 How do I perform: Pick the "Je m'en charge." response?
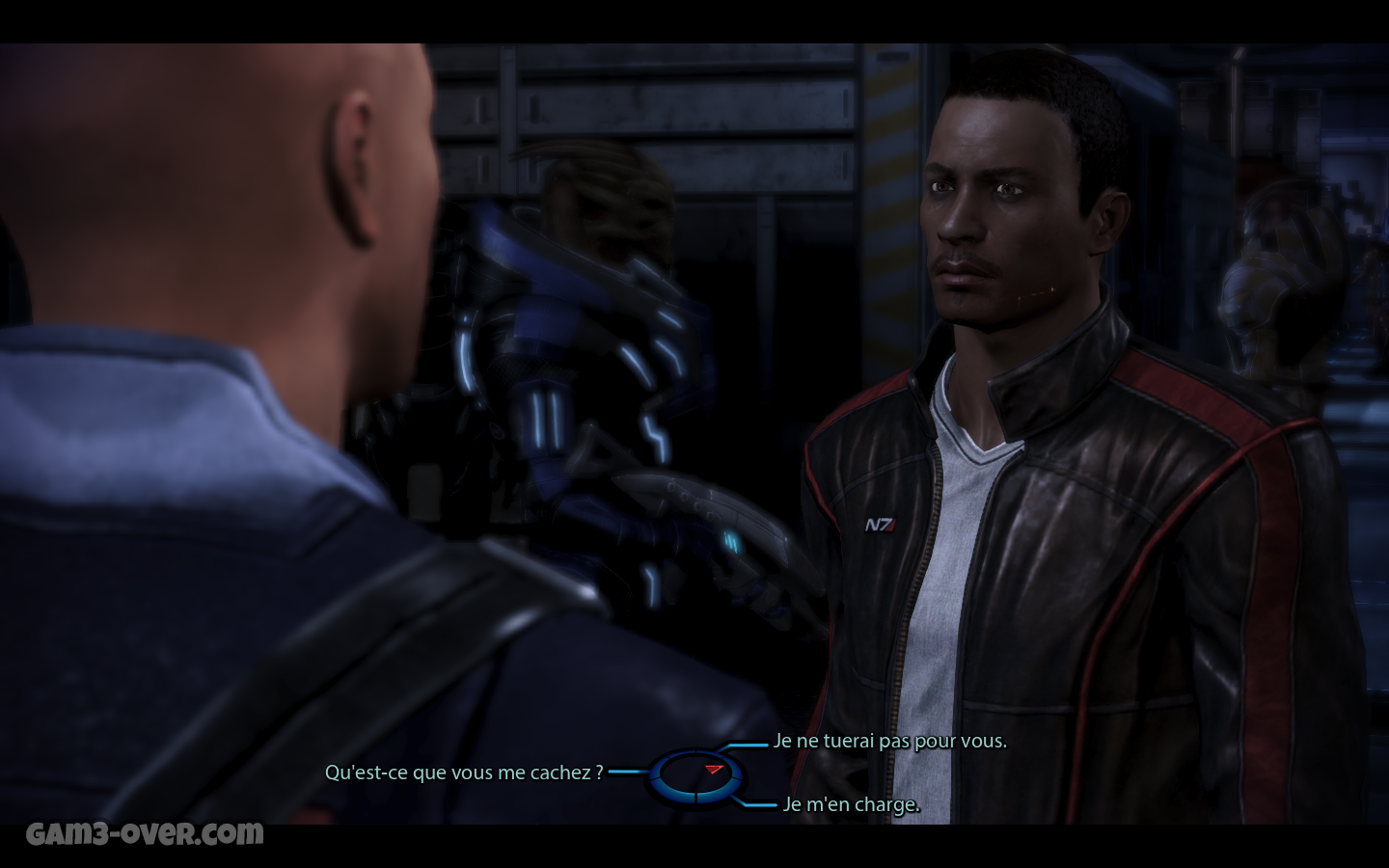(x=851, y=804)
